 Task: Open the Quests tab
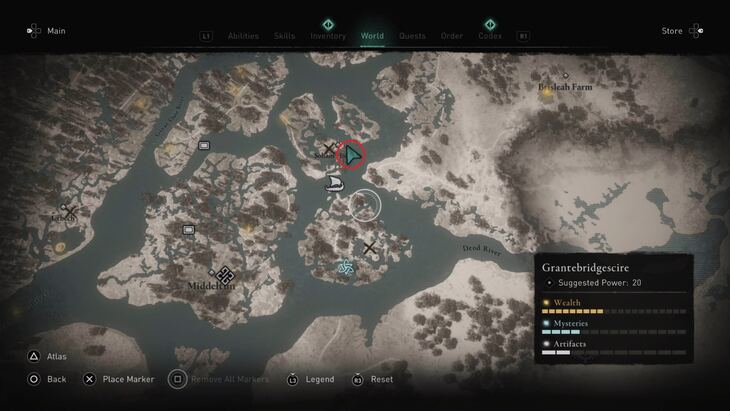point(412,36)
